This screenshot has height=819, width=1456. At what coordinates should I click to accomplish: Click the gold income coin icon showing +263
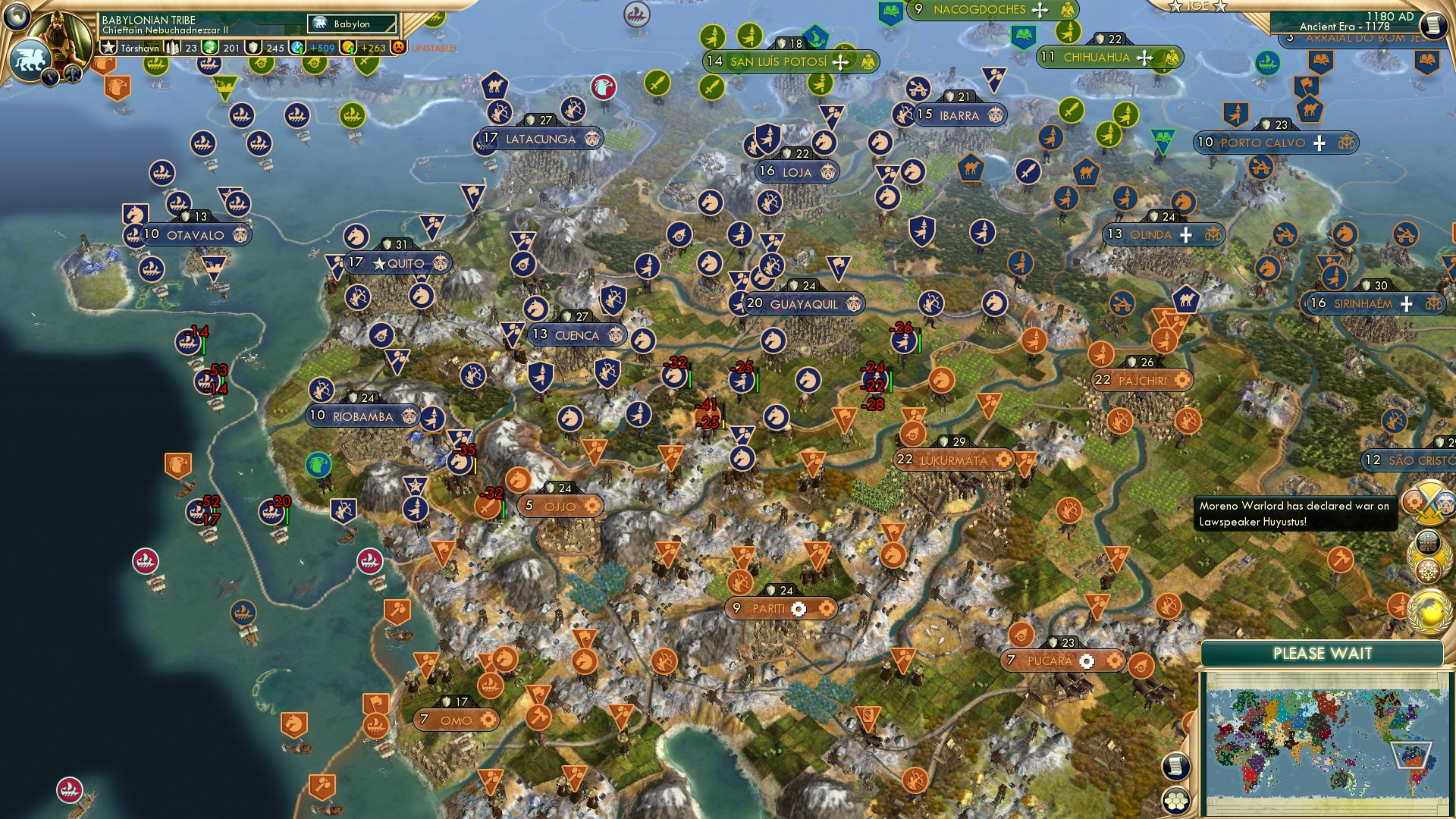tap(350, 47)
